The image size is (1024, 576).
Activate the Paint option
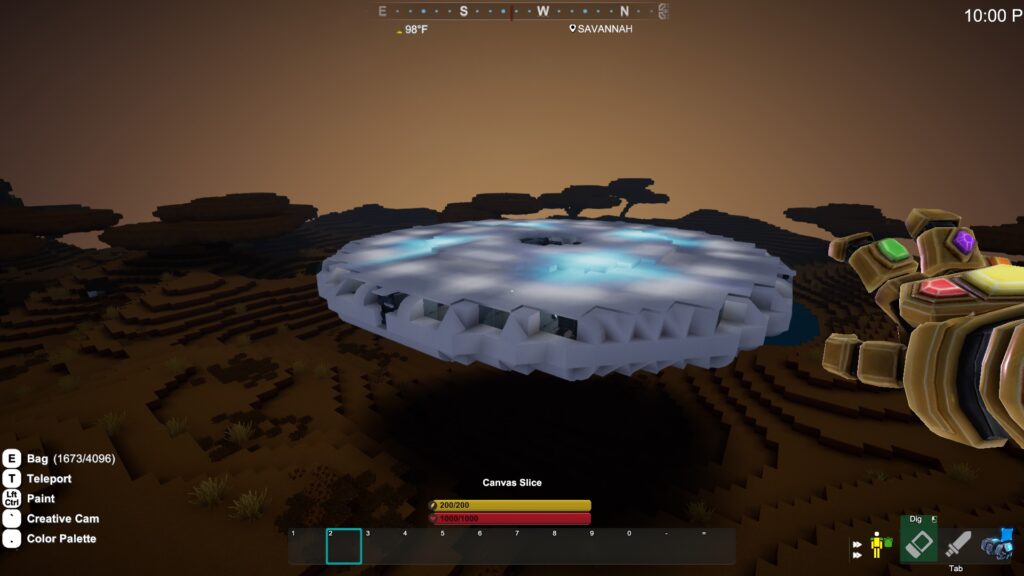click(x=41, y=498)
